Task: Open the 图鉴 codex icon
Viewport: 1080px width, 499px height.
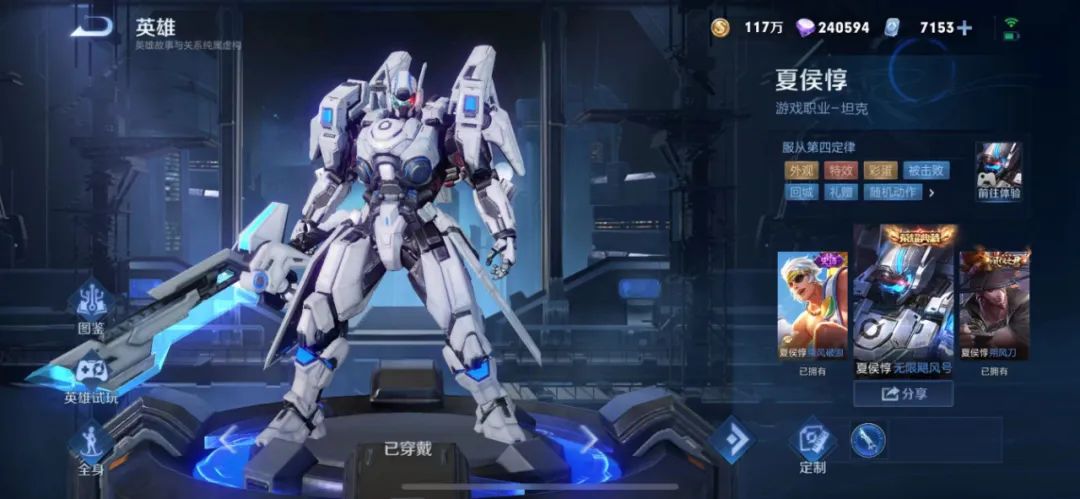Action: pos(92,301)
